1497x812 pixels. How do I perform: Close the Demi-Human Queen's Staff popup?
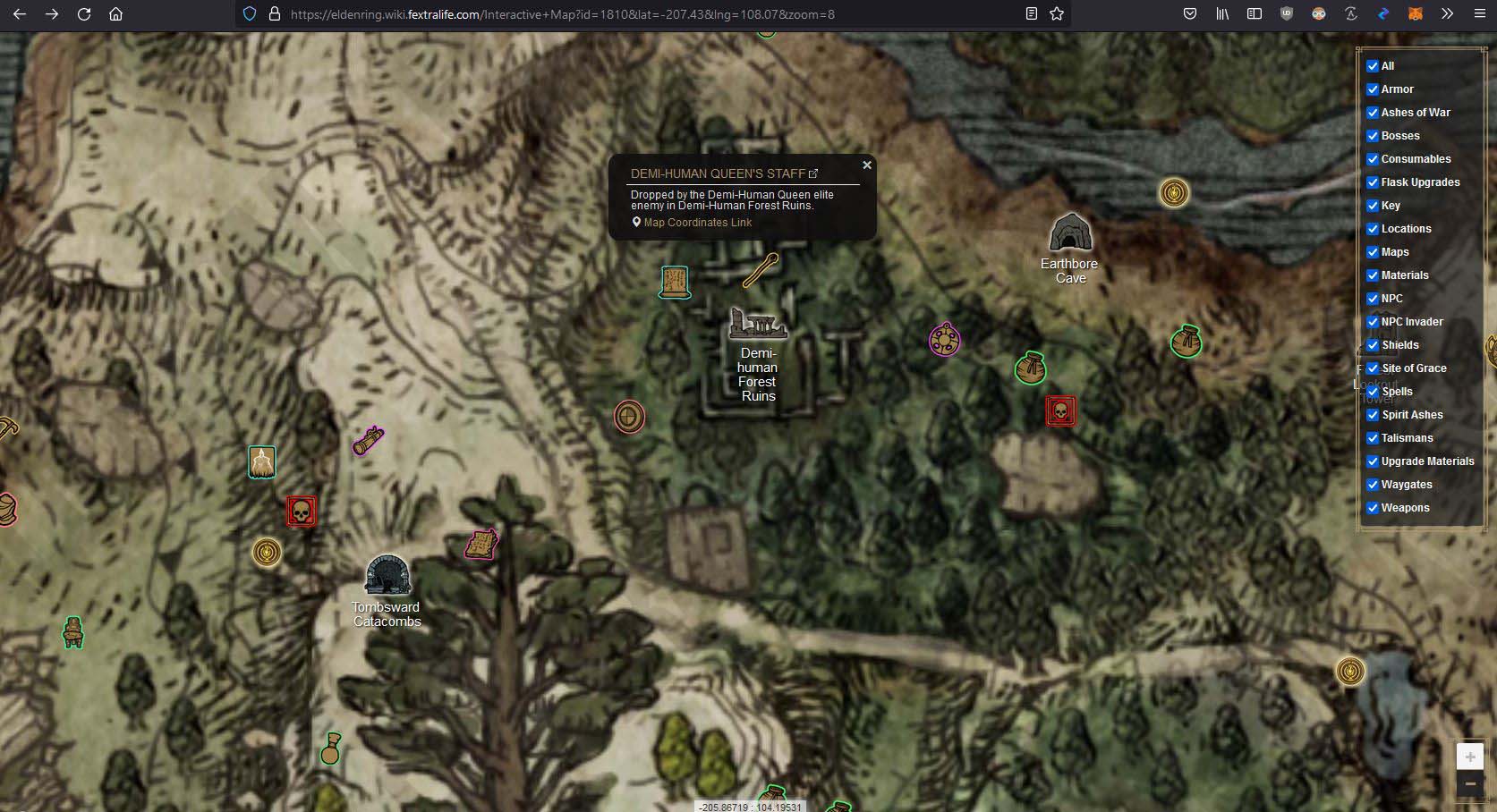pos(866,165)
